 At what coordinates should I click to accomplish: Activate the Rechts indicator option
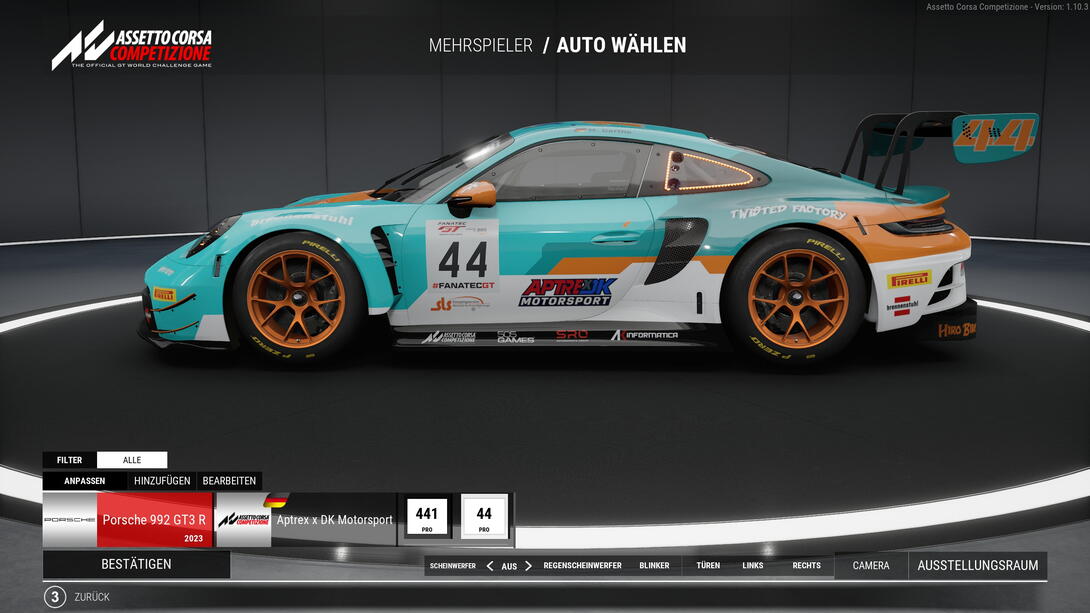click(x=806, y=566)
